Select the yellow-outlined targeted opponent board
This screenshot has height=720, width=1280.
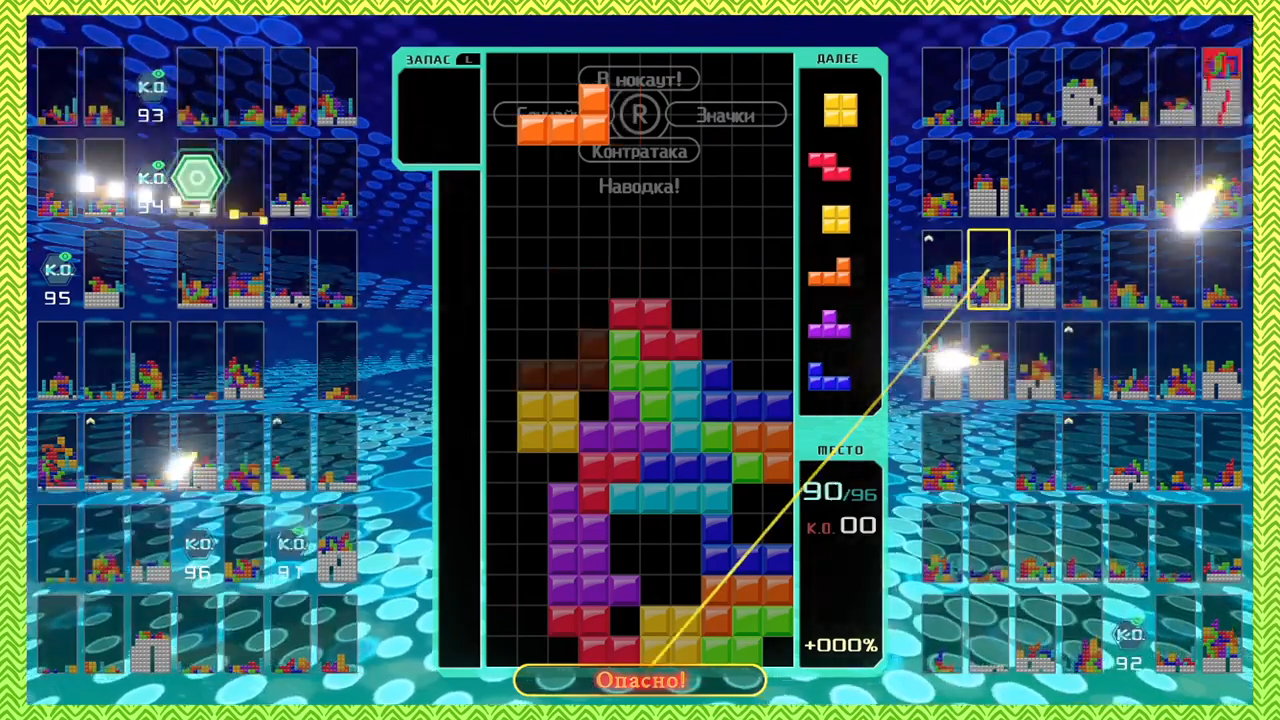click(988, 269)
